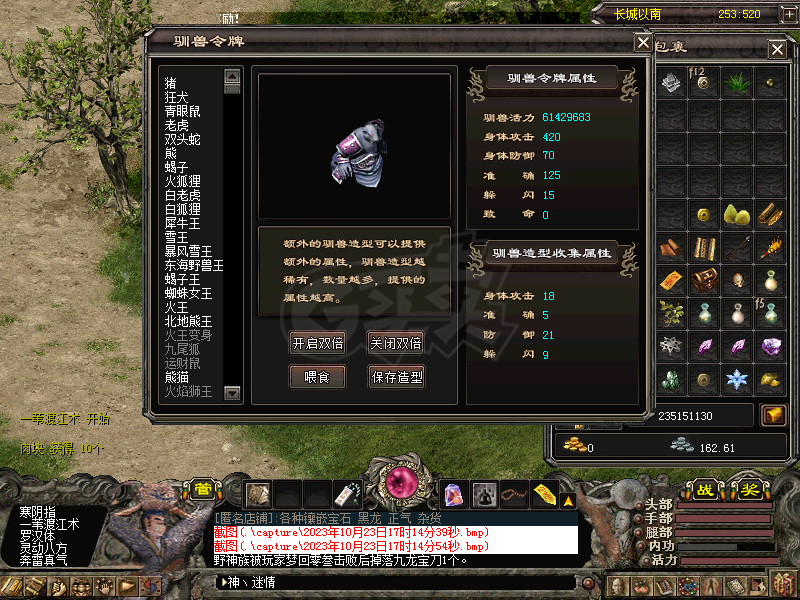
Task: Pick 蜘蛛女王 from the beast list
Action: [x=189, y=293]
